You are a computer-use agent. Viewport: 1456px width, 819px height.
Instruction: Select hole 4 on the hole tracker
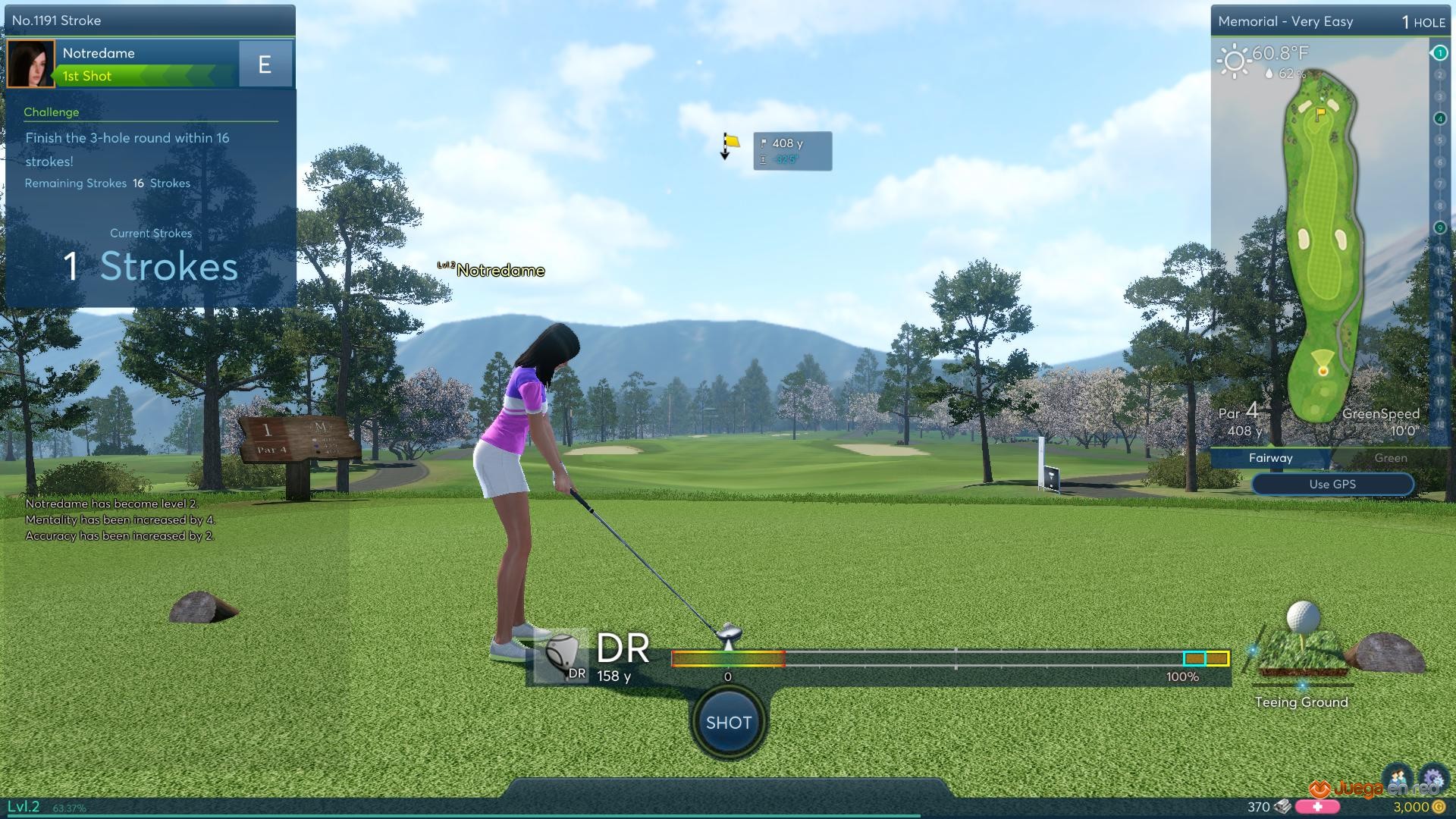tap(1439, 118)
